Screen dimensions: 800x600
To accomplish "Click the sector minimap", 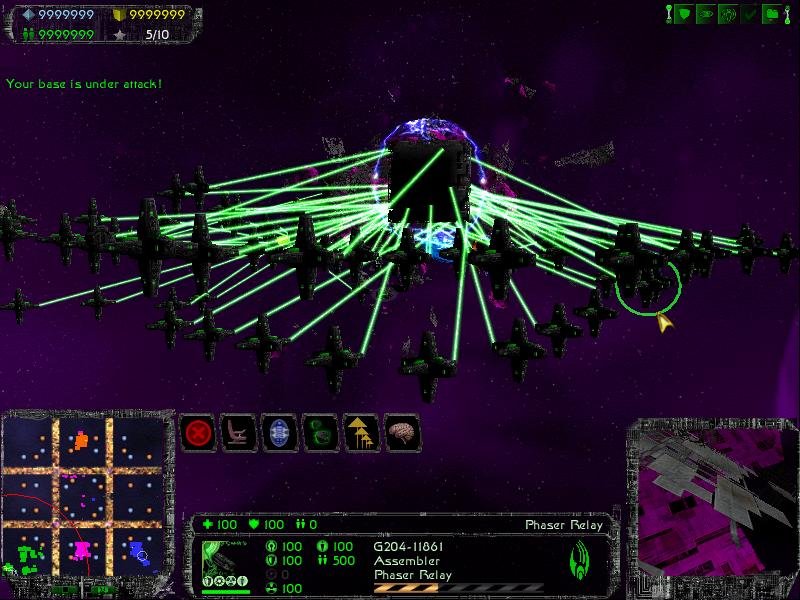I will coord(83,493).
